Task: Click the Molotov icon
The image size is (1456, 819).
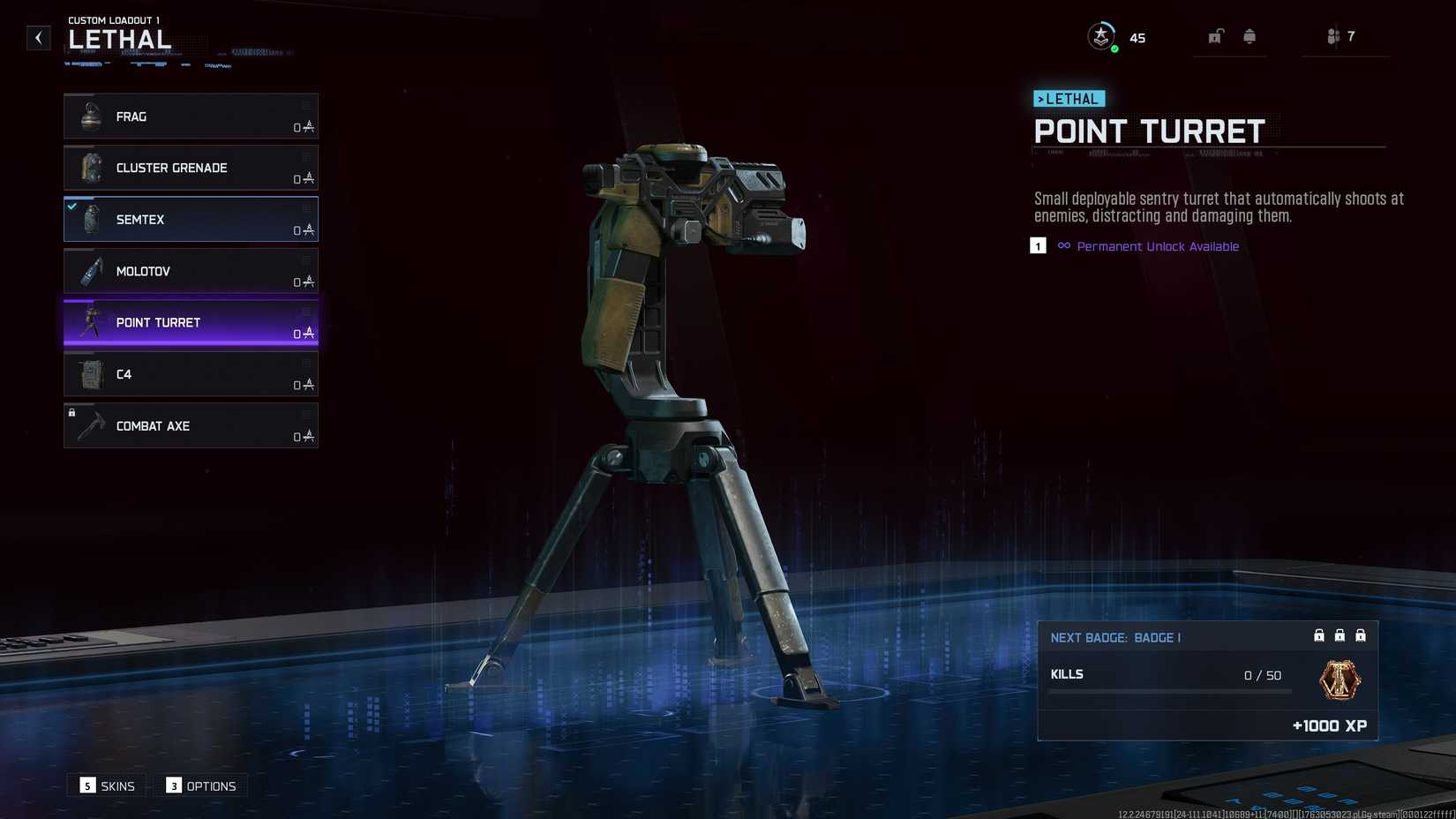Action: coord(91,271)
